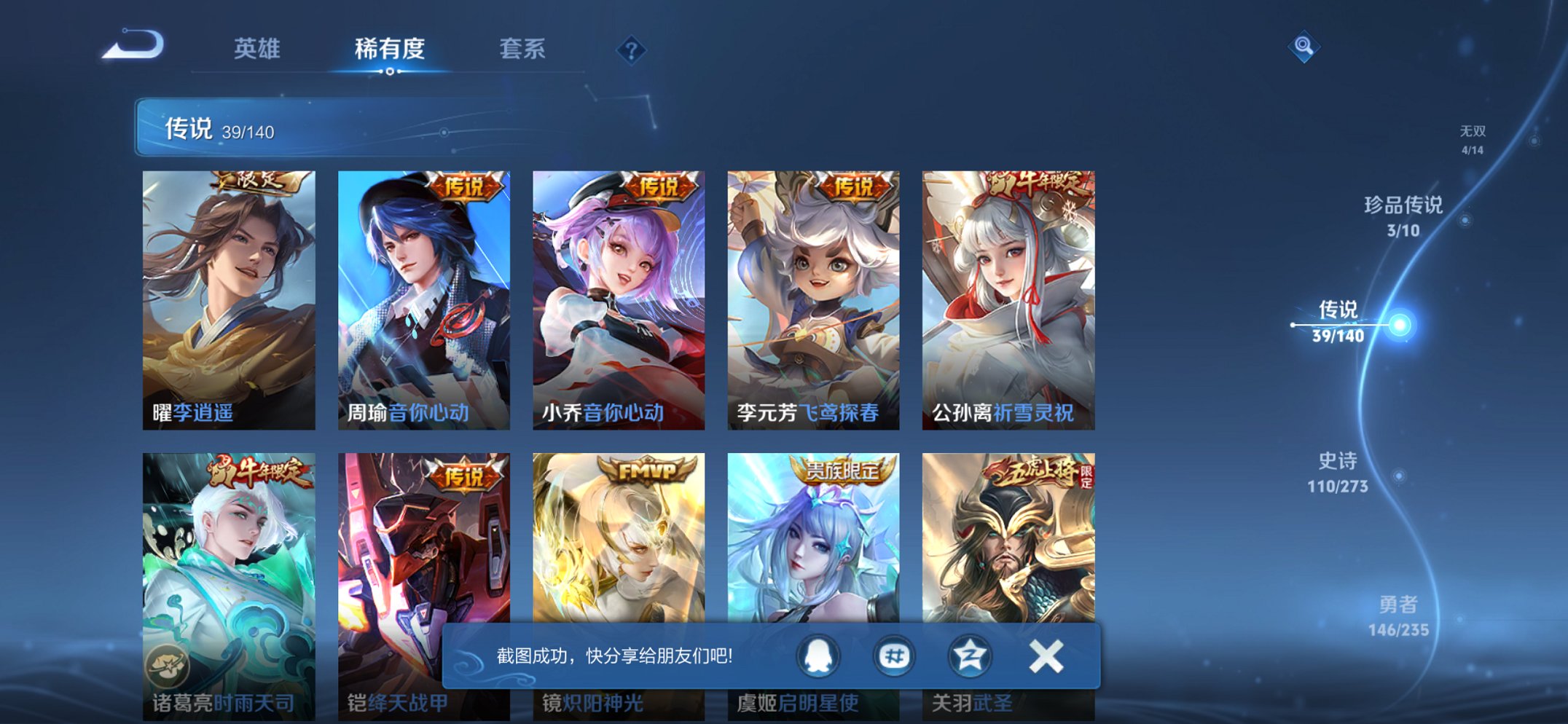
Task: Switch to the 套系 tab
Action: [523, 50]
